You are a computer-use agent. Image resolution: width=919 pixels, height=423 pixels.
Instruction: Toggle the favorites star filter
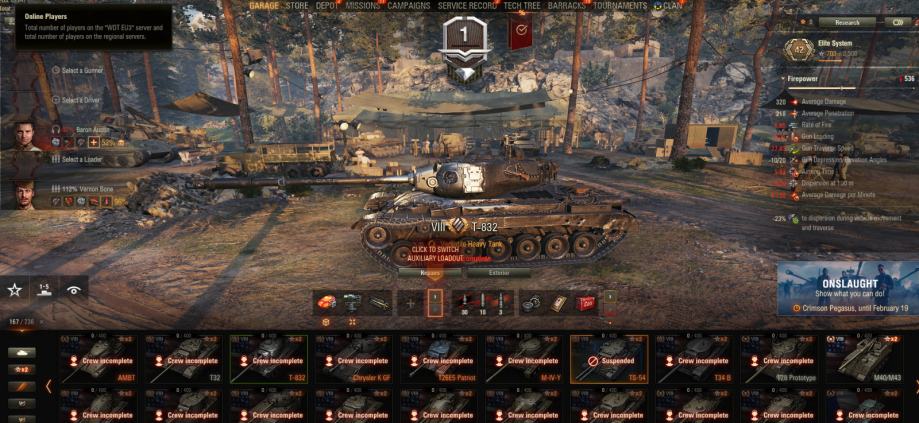pos(15,289)
